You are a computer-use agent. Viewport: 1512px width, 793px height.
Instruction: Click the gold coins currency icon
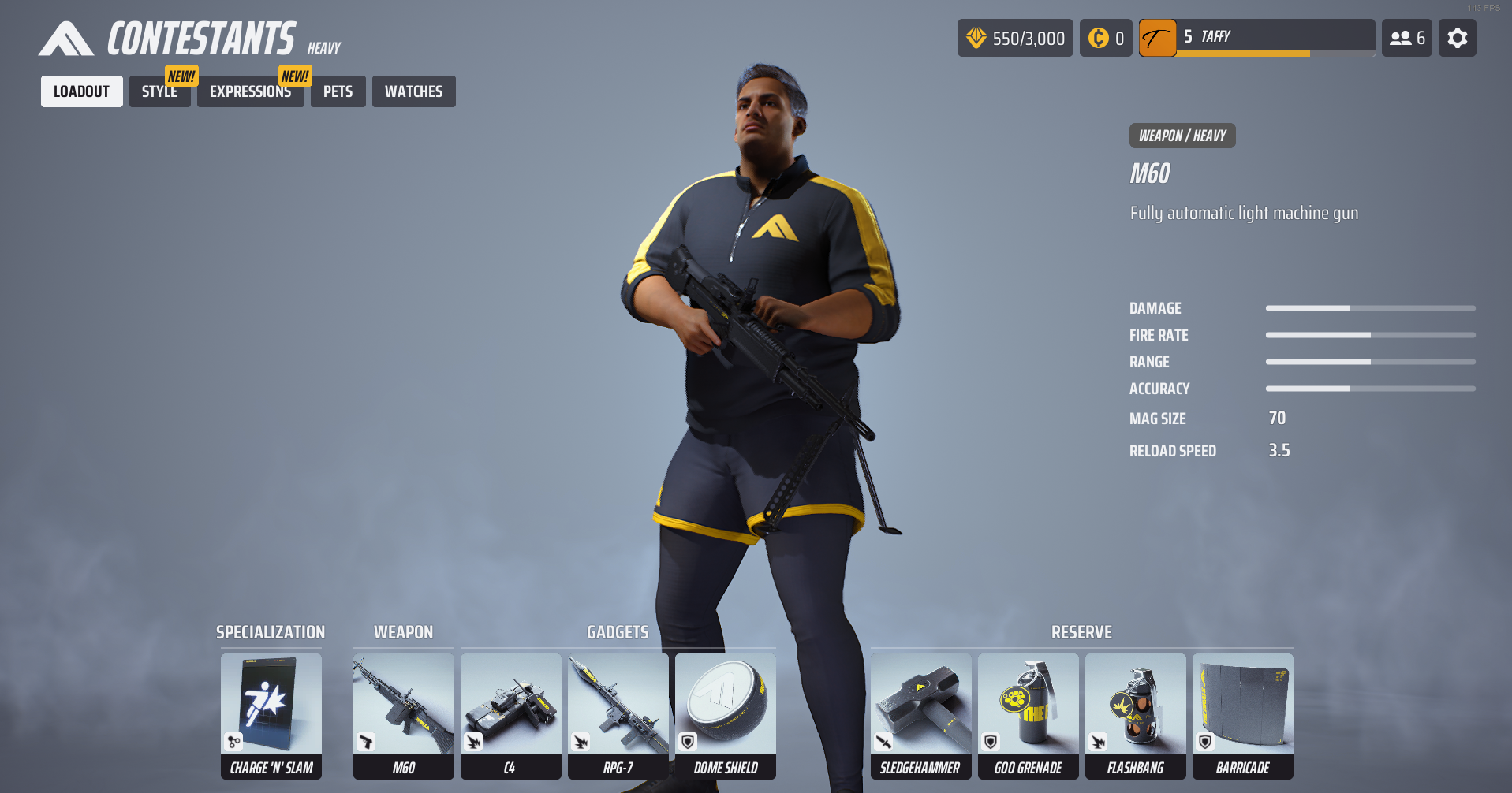coord(1106,37)
